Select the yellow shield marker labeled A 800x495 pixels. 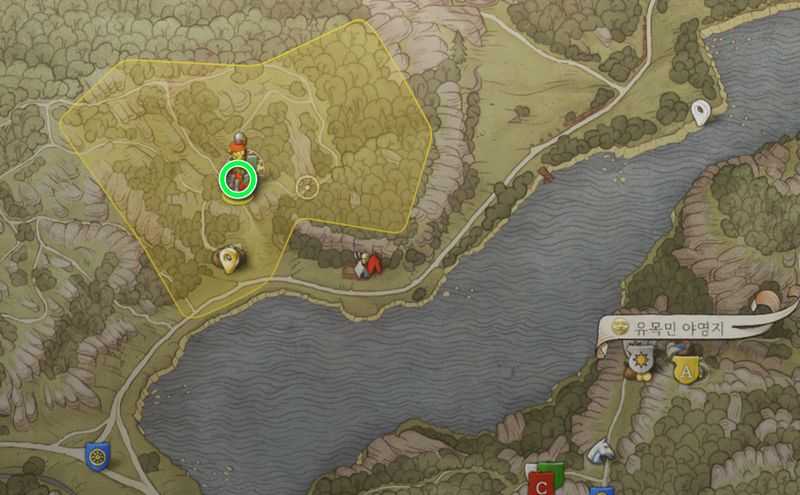point(686,366)
